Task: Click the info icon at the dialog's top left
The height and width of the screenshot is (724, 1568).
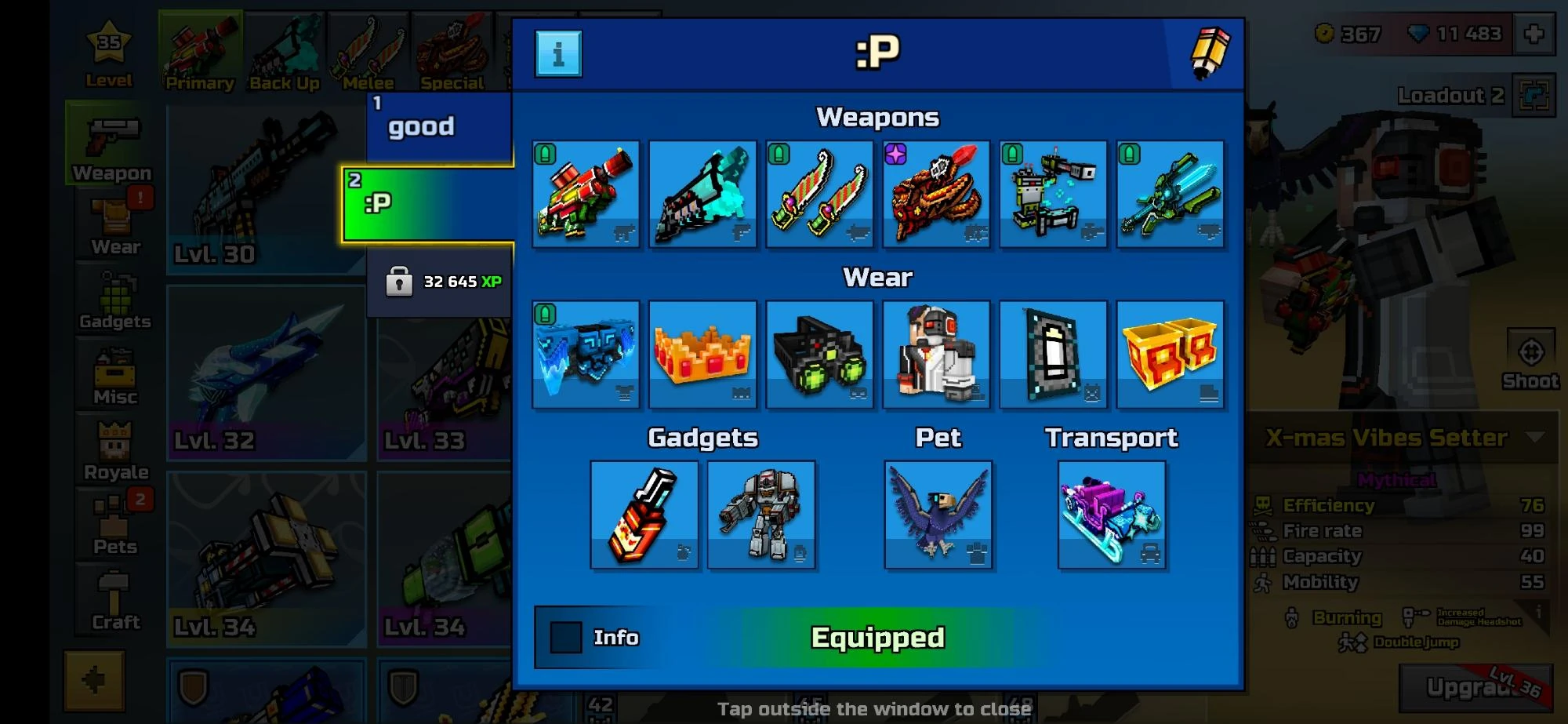Action: click(x=557, y=53)
